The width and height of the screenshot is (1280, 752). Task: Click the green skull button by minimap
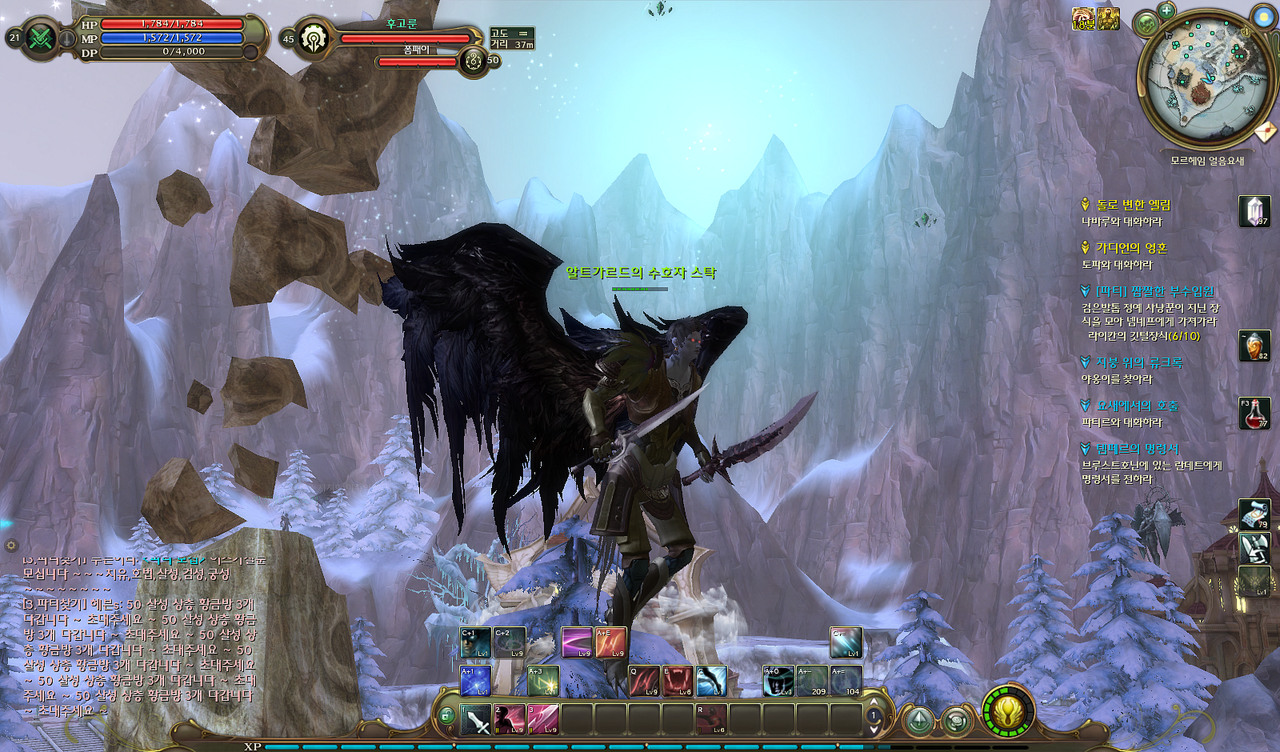coord(1146,23)
